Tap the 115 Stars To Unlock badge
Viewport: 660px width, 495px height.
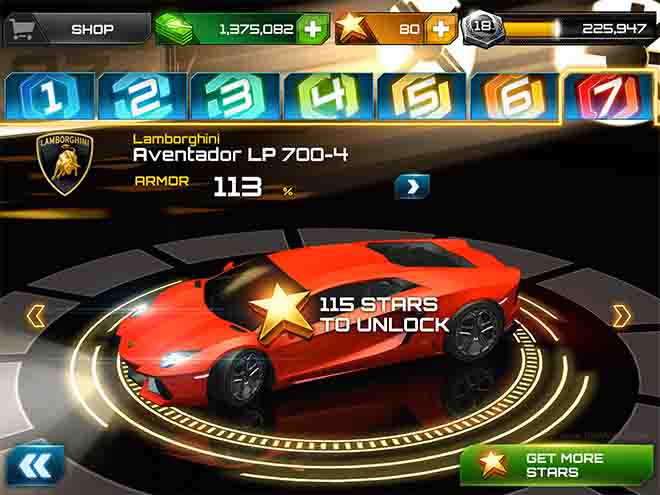[x=350, y=313]
